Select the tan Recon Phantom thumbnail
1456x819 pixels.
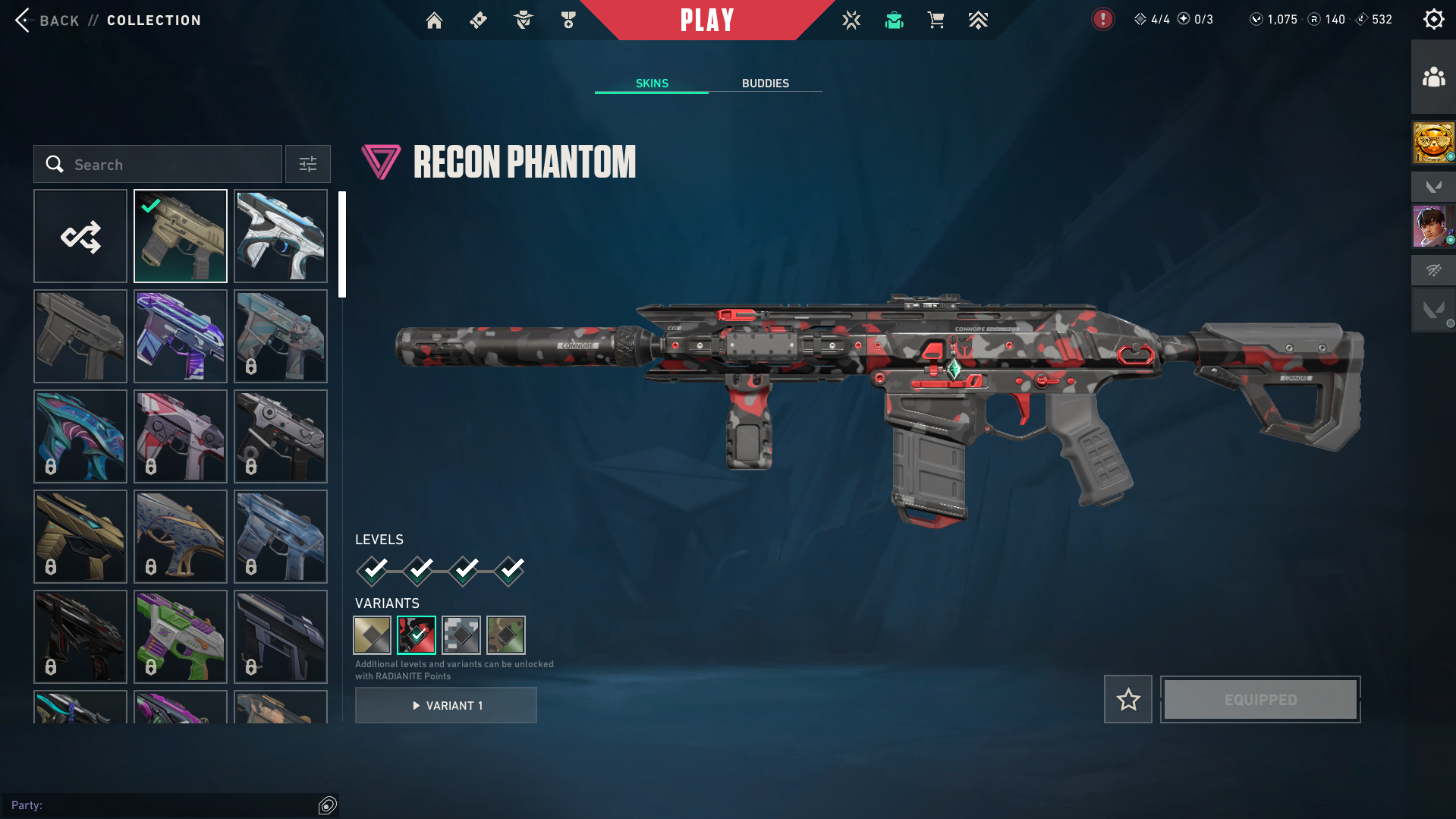(x=181, y=237)
